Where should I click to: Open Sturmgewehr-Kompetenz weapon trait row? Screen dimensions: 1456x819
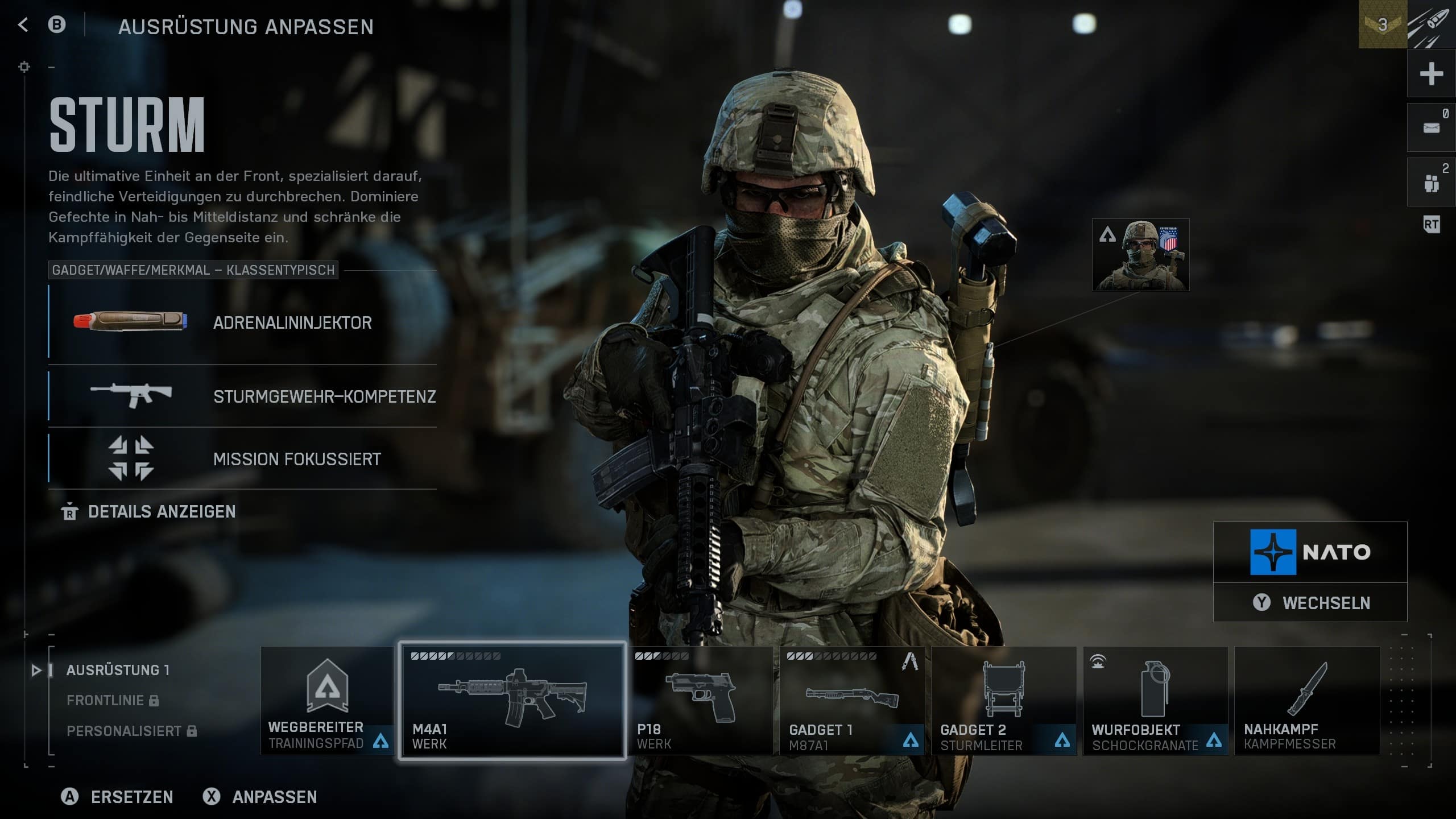point(242,396)
